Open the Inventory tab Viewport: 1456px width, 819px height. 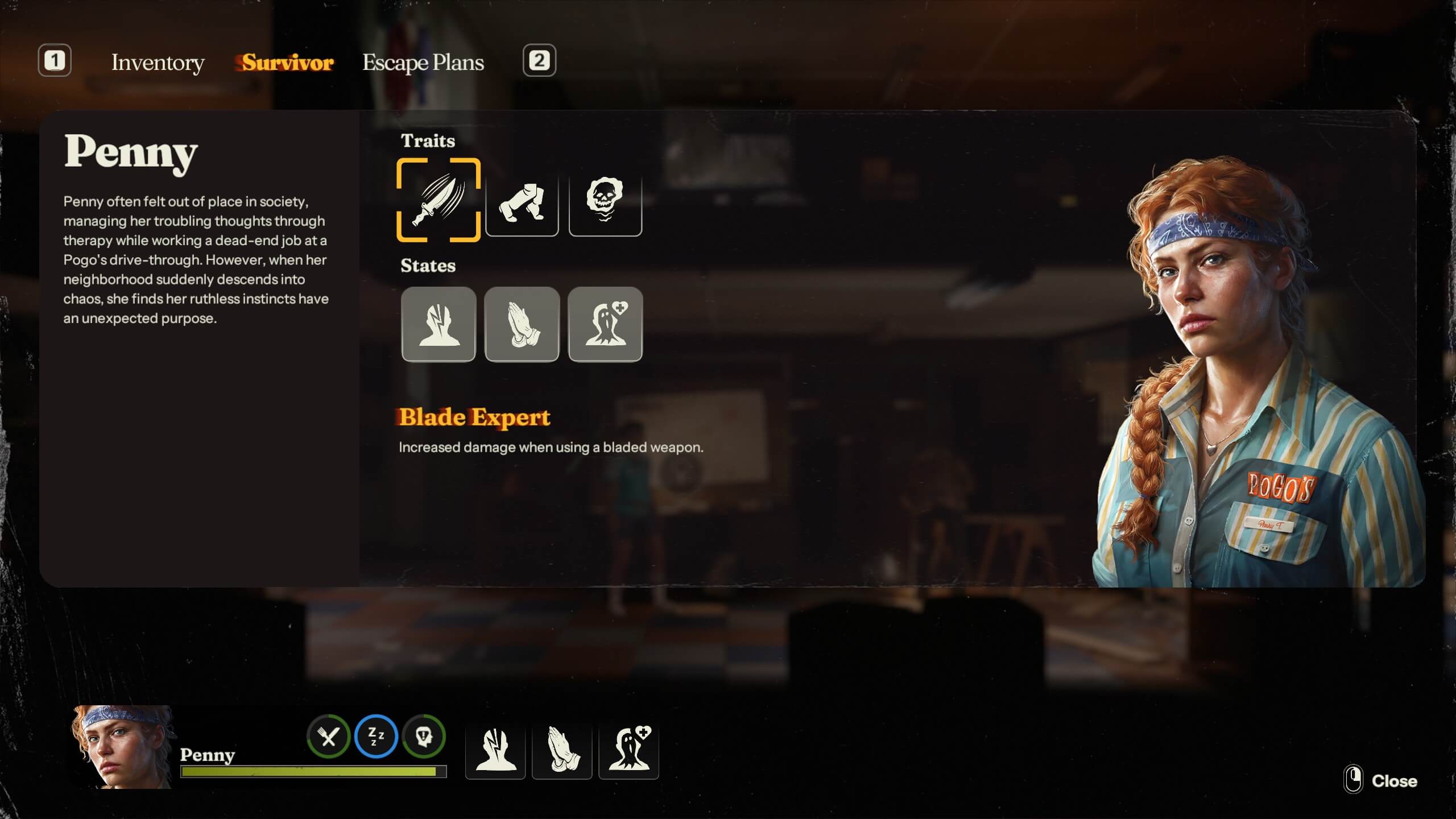(x=158, y=63)
